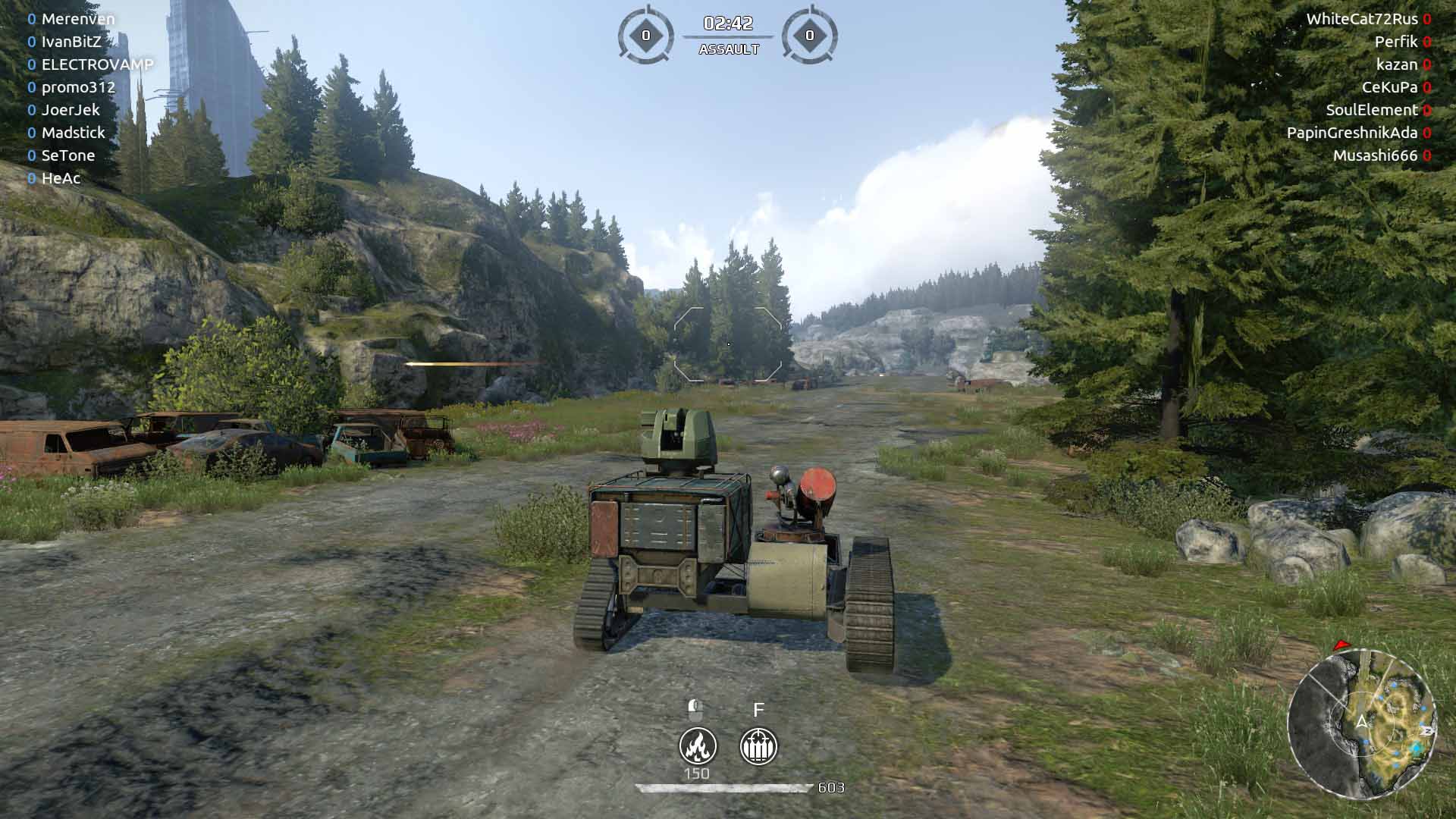Select SeTone from the team list
This screenshot has width=1456, height=819.
(68, 155)
